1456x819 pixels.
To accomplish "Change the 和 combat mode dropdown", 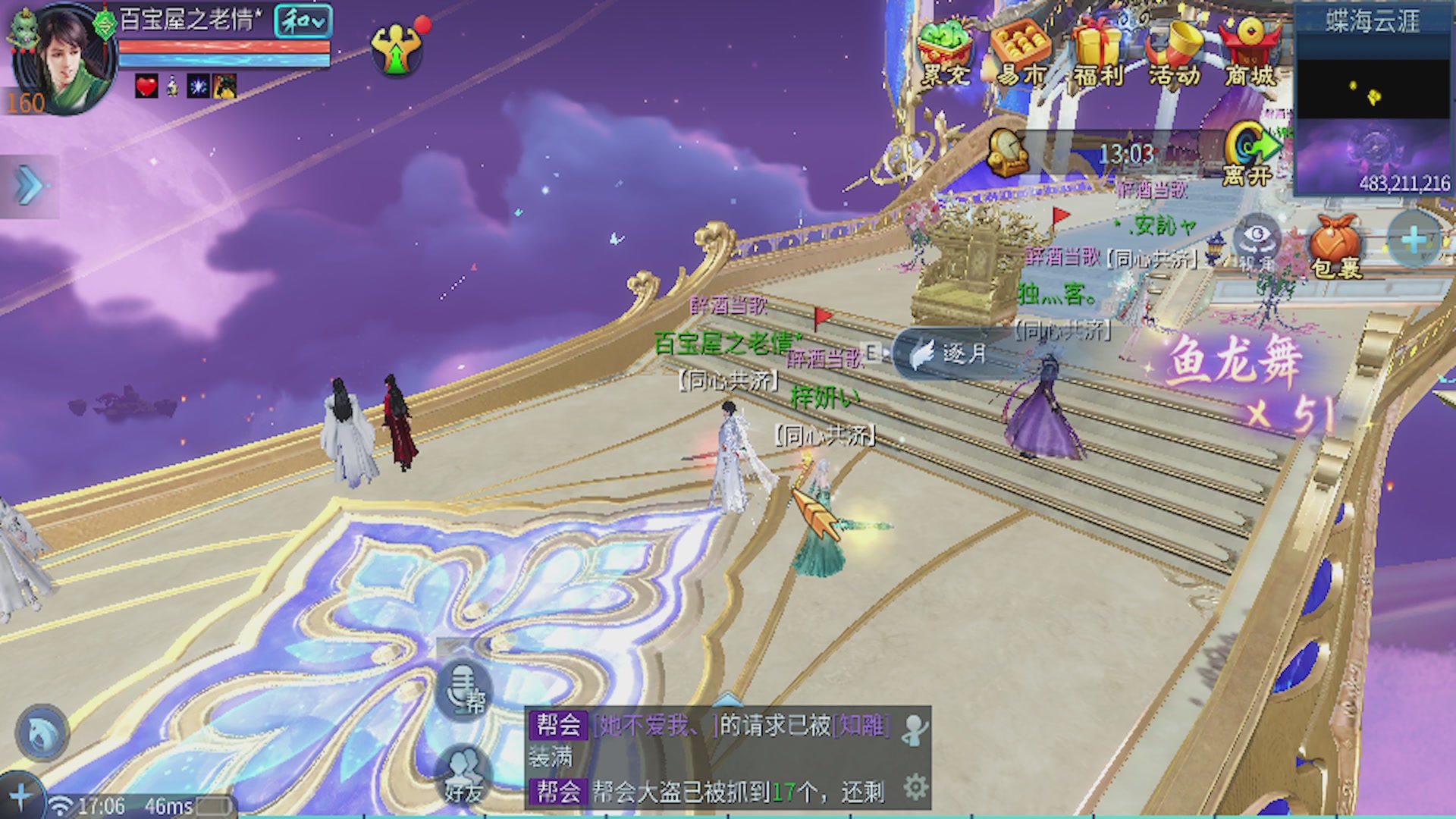I will pos(303,22).
